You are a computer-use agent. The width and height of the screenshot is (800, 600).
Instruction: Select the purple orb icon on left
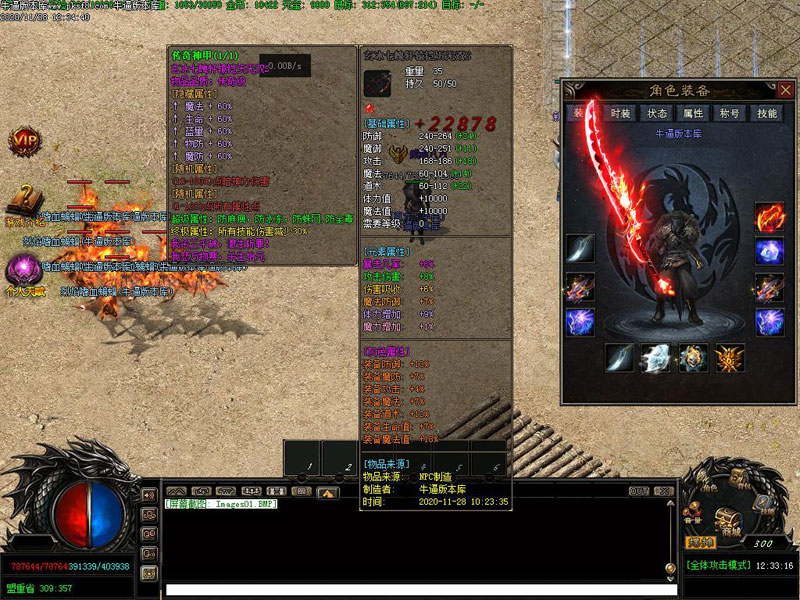(22, 268)
